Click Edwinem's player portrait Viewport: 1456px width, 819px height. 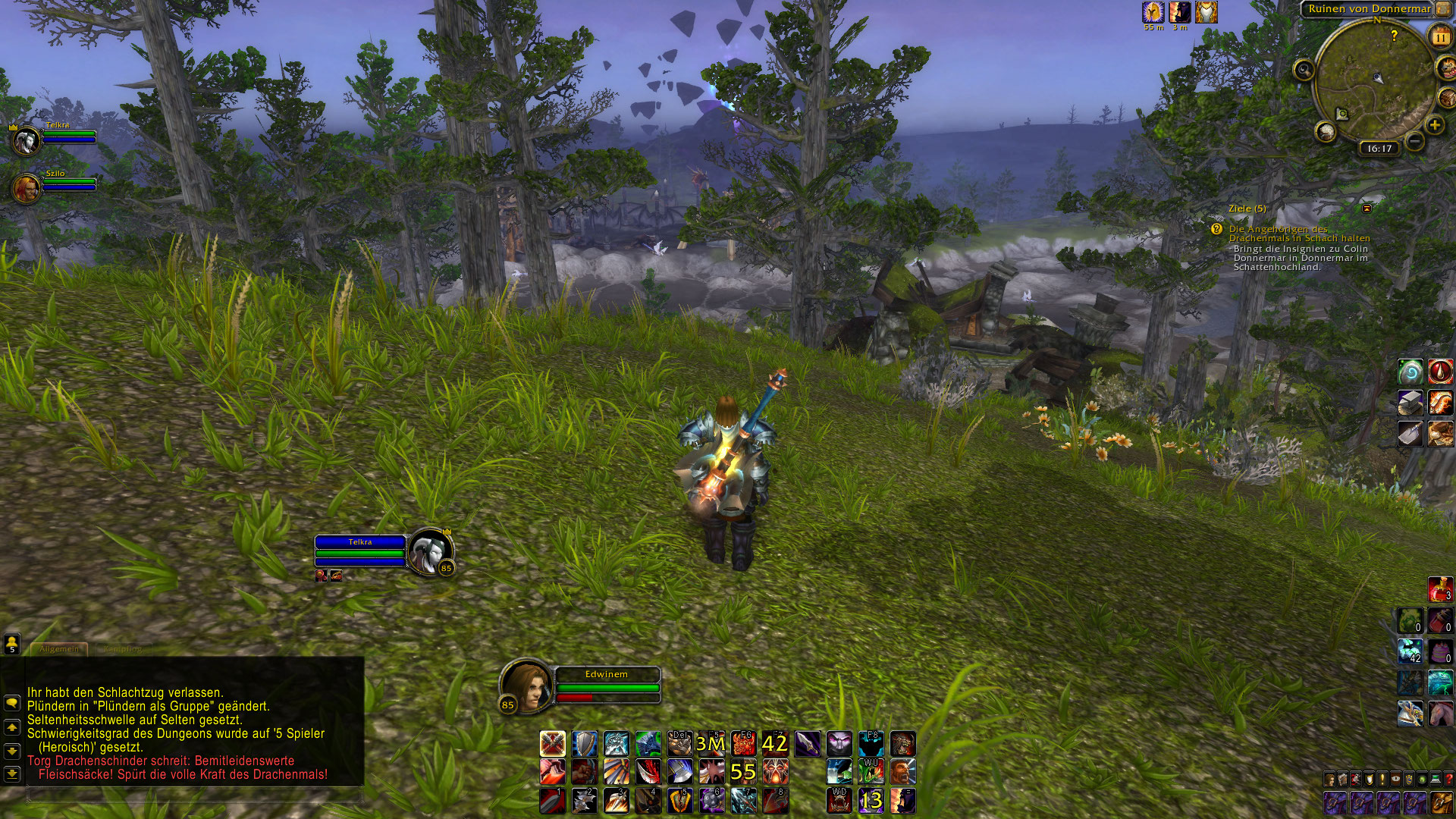(x=523, y=685)
